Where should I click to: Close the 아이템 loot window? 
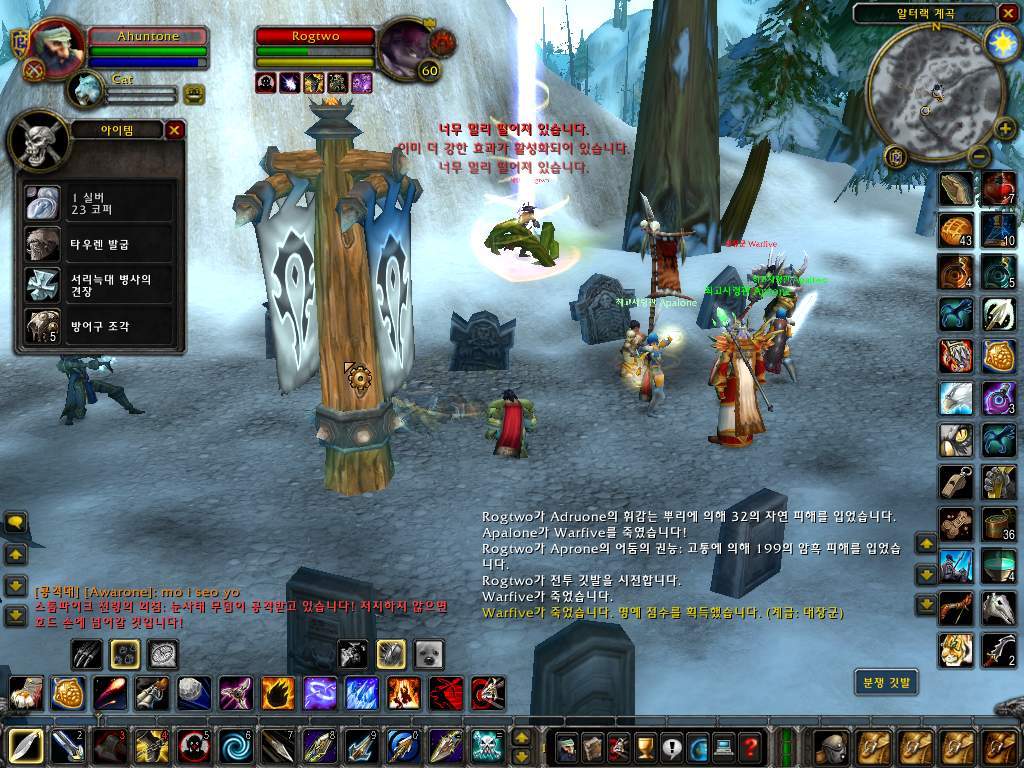pyautogui.click(x=175, y=130)
